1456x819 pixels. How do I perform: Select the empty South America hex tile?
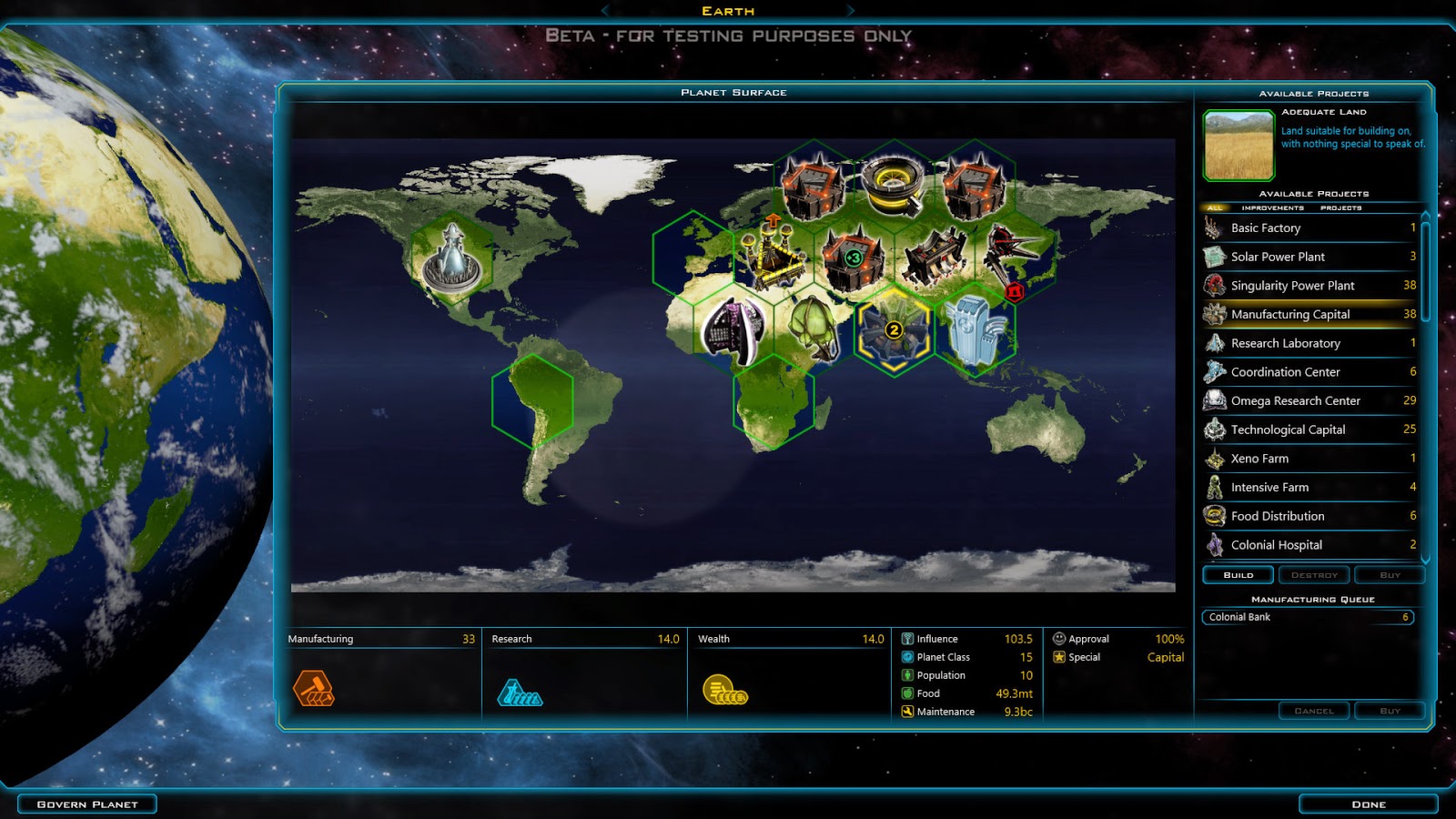click(x=532, y=400)
